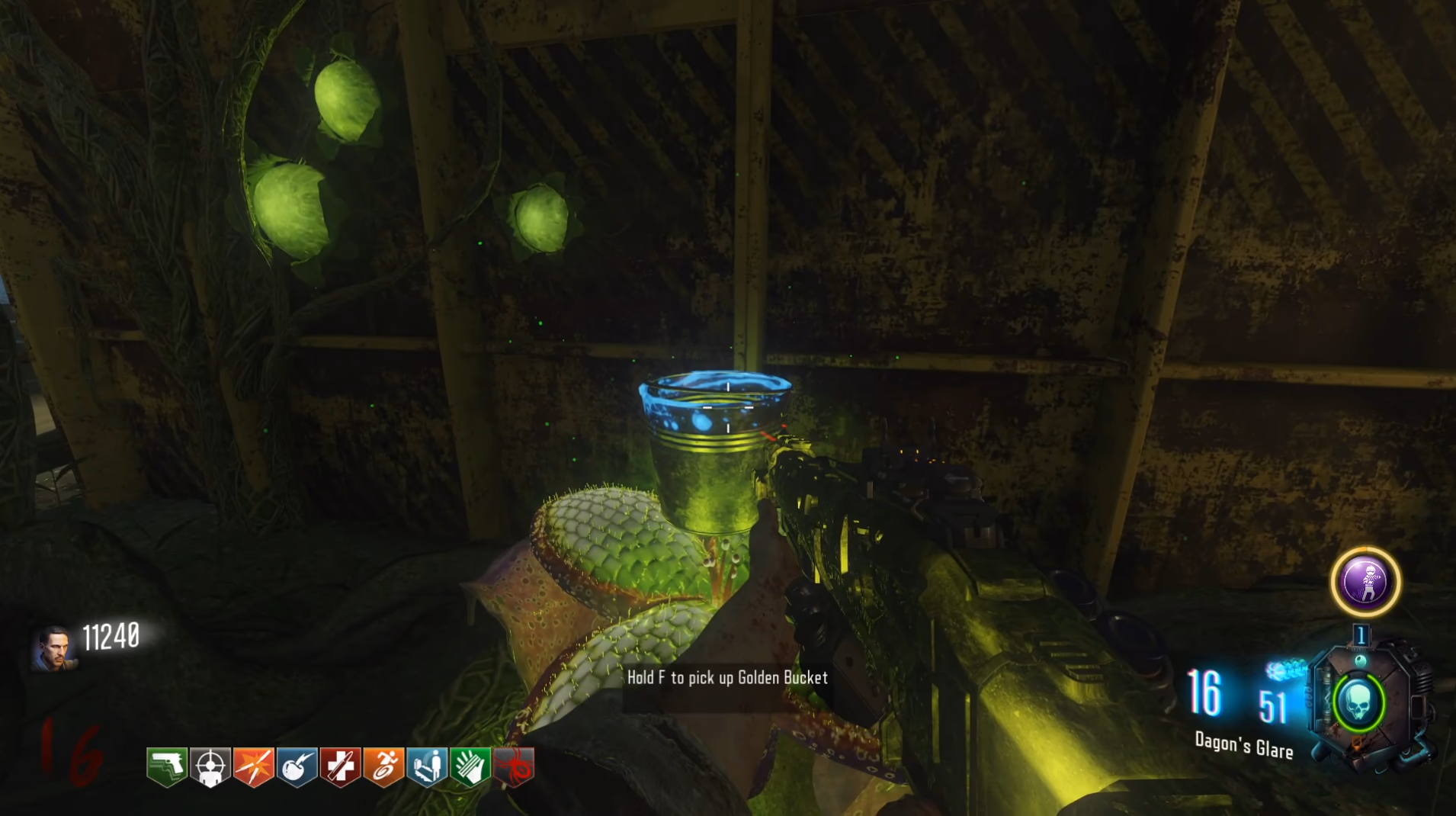Choose the Electric Cherry perk icon
The height and width of the screenshot is (816, 1456).
[297, 766]
